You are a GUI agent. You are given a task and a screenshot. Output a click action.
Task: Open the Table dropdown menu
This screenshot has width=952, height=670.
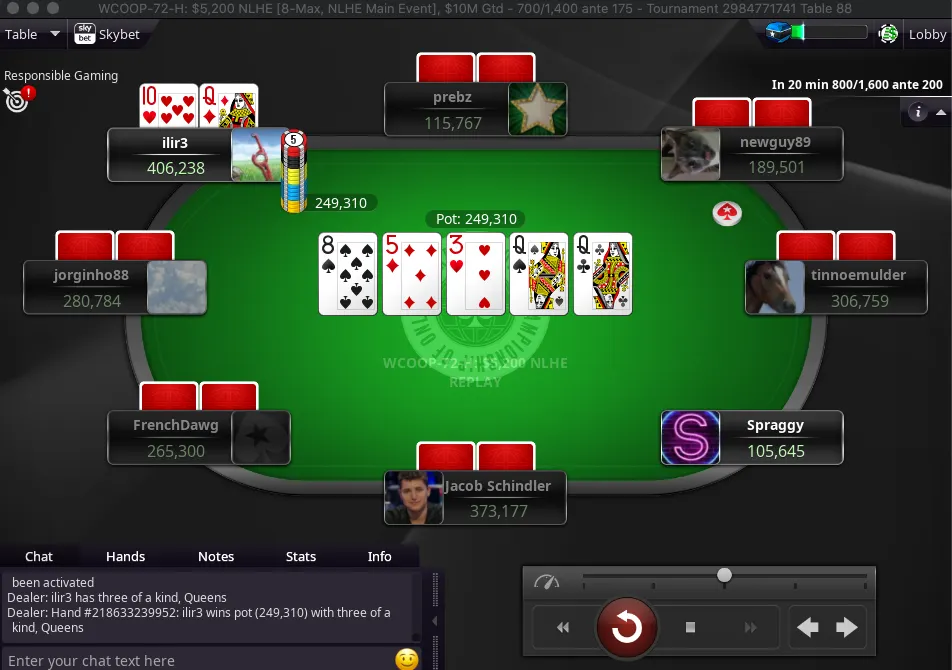(x=32, y=34)
